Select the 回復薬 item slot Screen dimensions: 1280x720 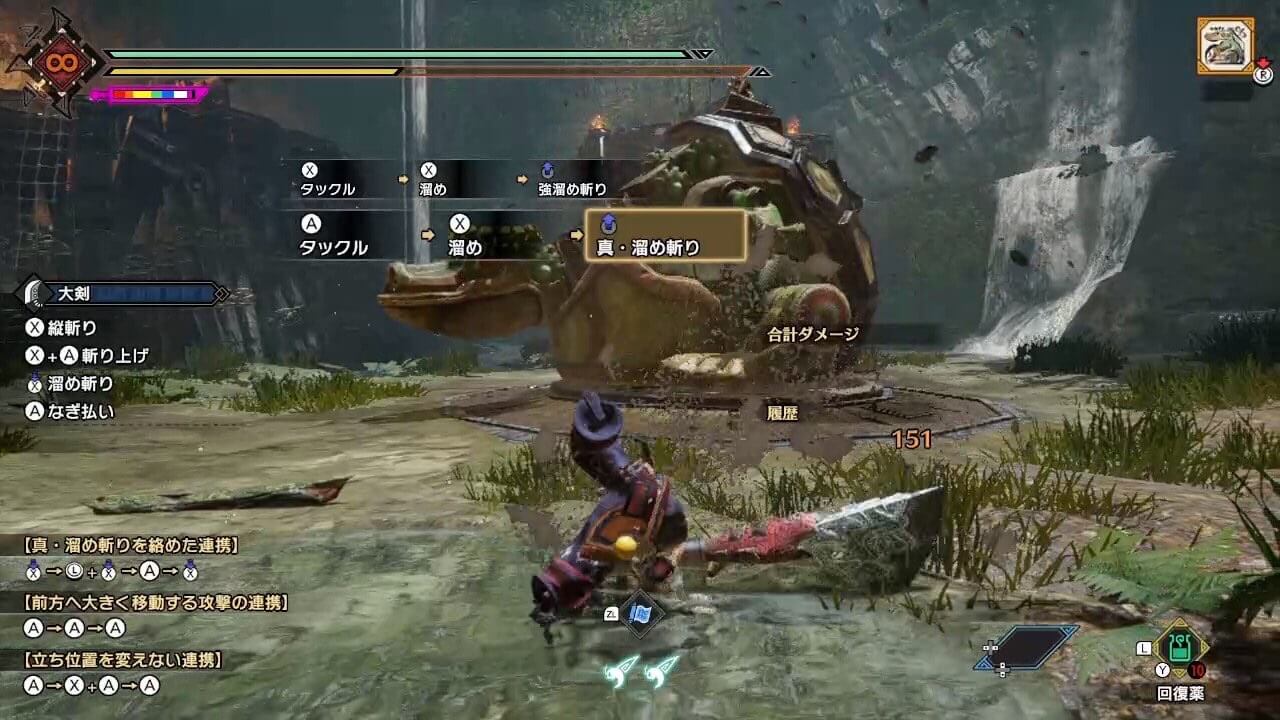1180,650
